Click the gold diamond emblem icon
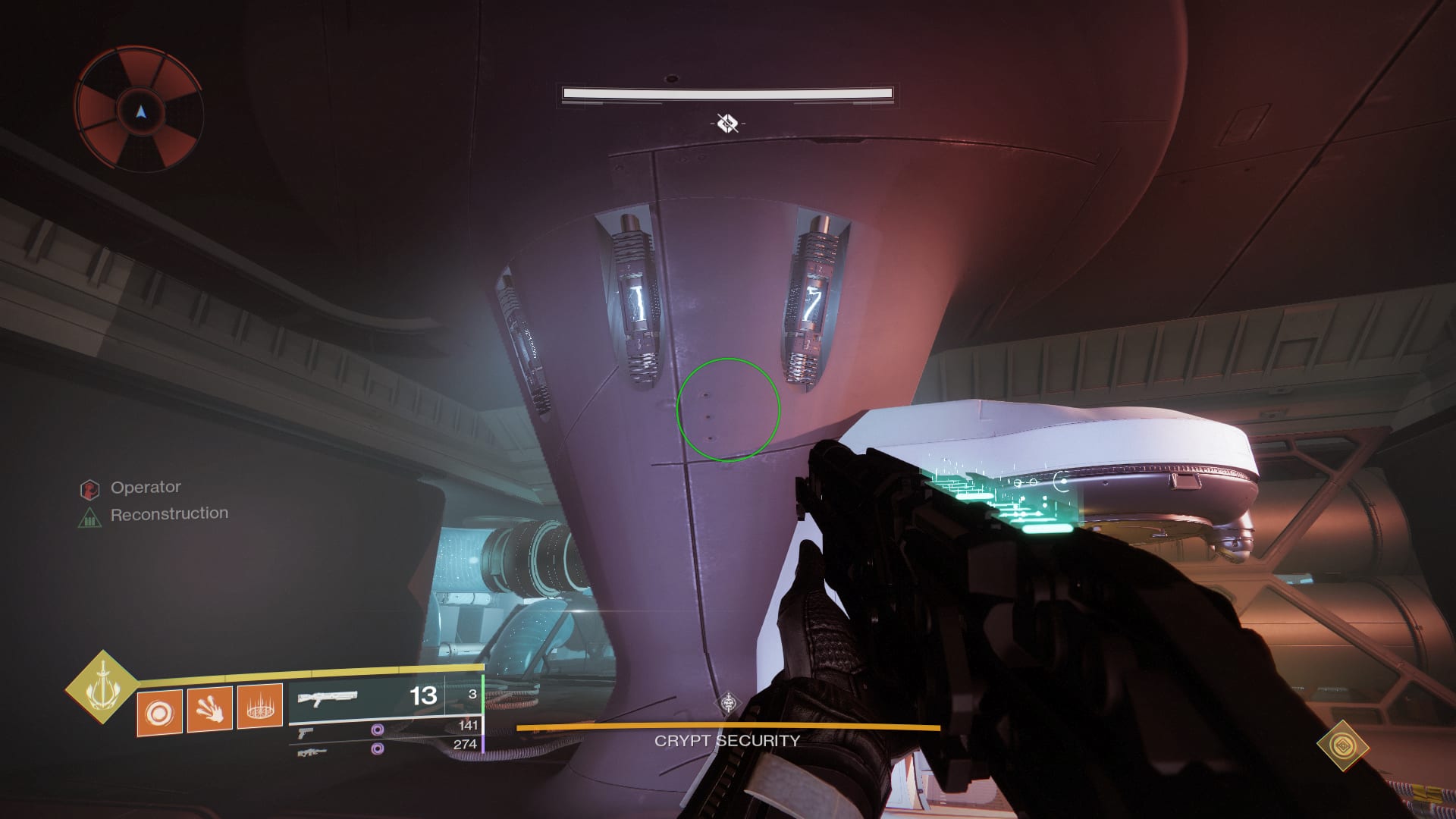 1342,745
